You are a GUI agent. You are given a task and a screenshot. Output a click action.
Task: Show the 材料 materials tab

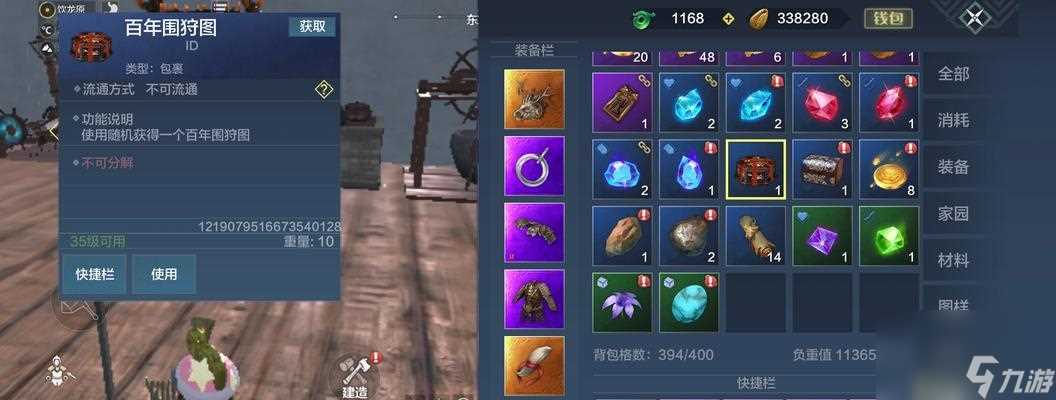point(953,260)
